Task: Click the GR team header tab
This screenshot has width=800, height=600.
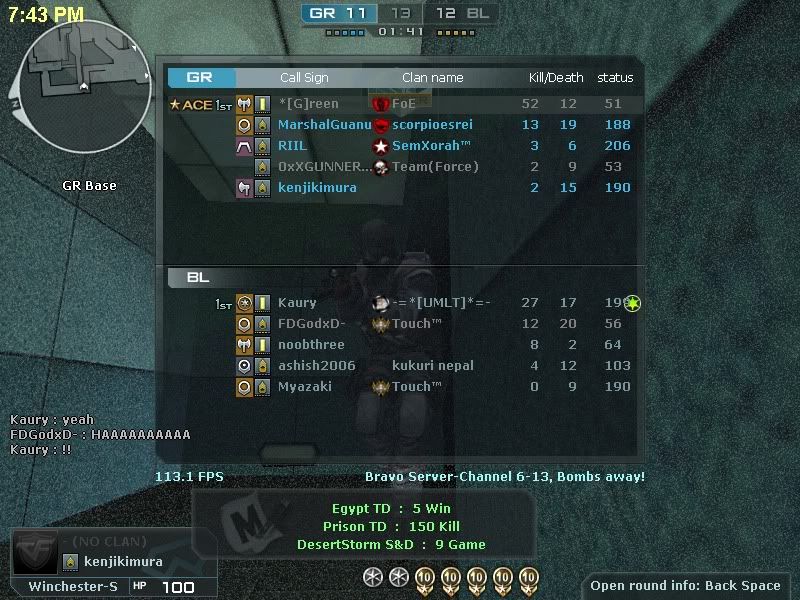Action: [201, 78]
